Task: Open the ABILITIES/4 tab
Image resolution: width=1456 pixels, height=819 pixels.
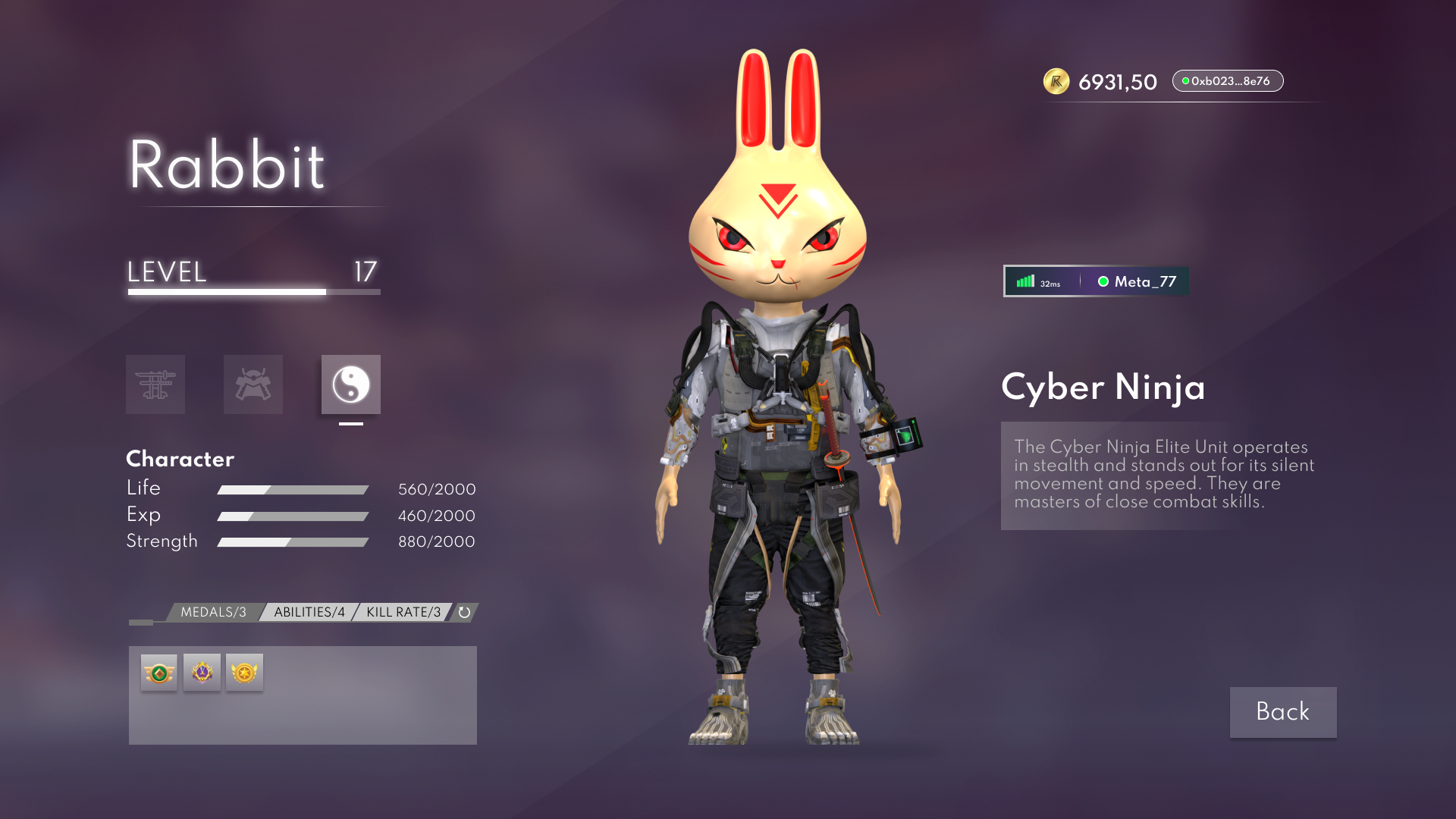Action: point(309,612)
